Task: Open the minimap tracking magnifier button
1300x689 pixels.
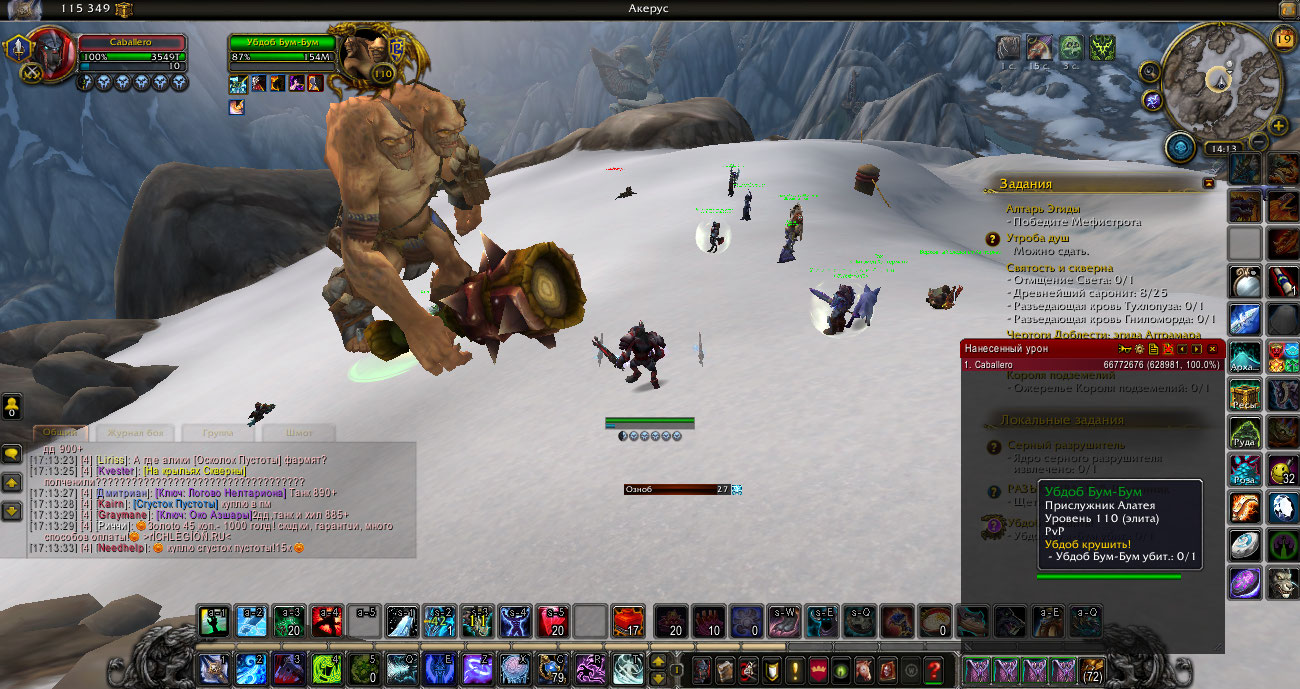Action: pos(1149,71)
